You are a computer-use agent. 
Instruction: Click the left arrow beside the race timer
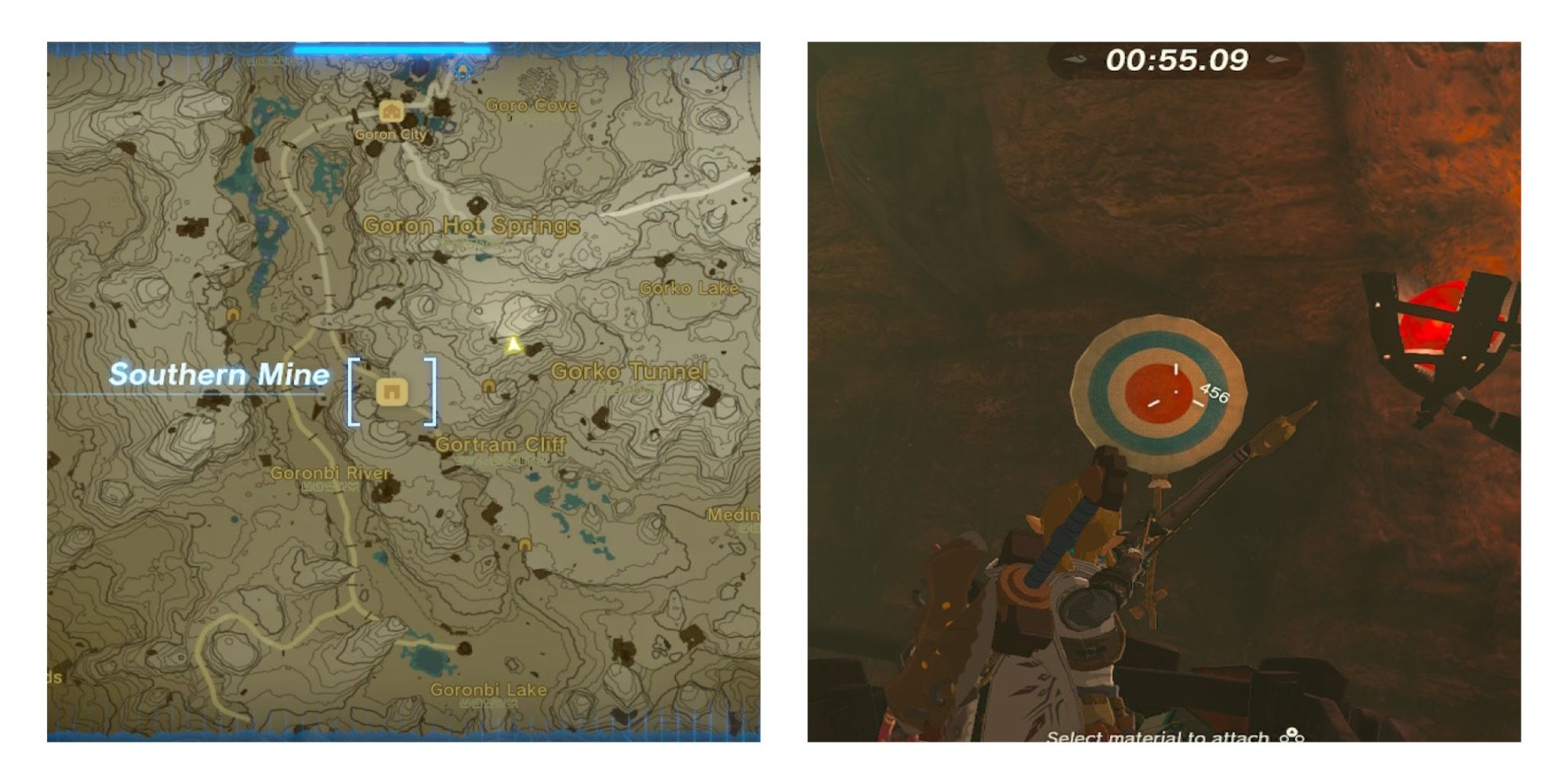point(1076,59)
